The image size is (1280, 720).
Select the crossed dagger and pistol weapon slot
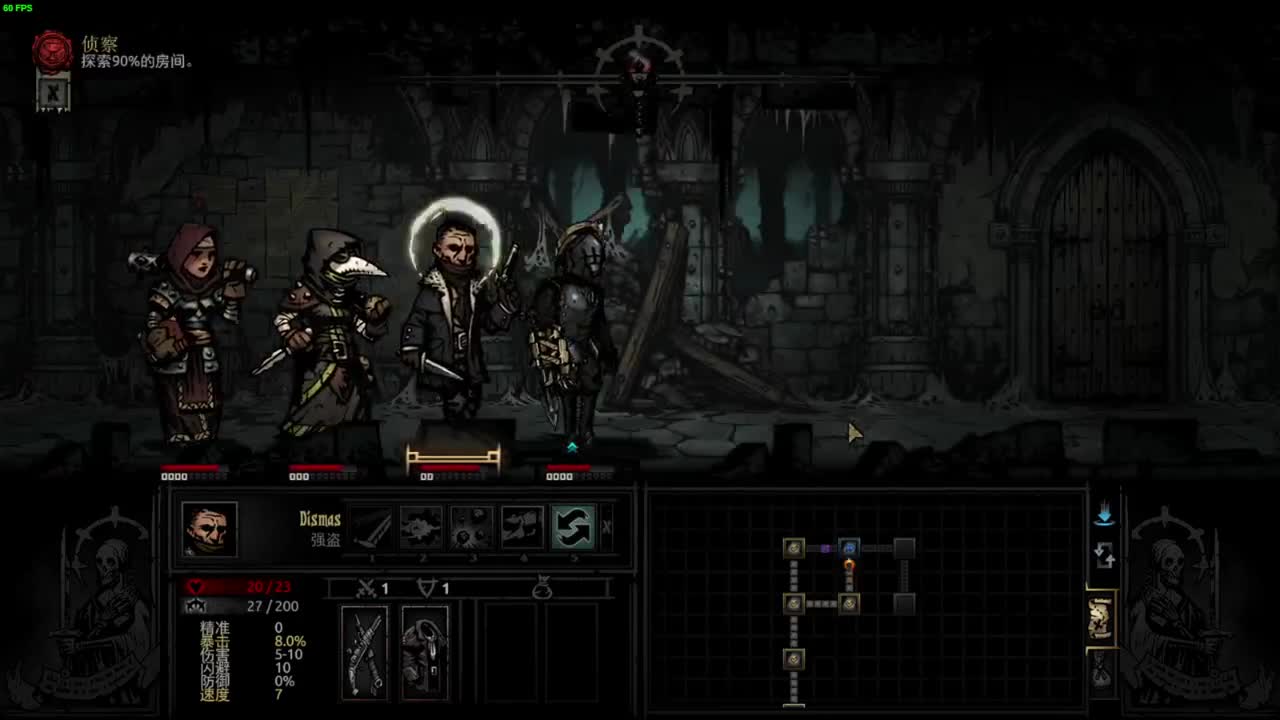[365, 652]
